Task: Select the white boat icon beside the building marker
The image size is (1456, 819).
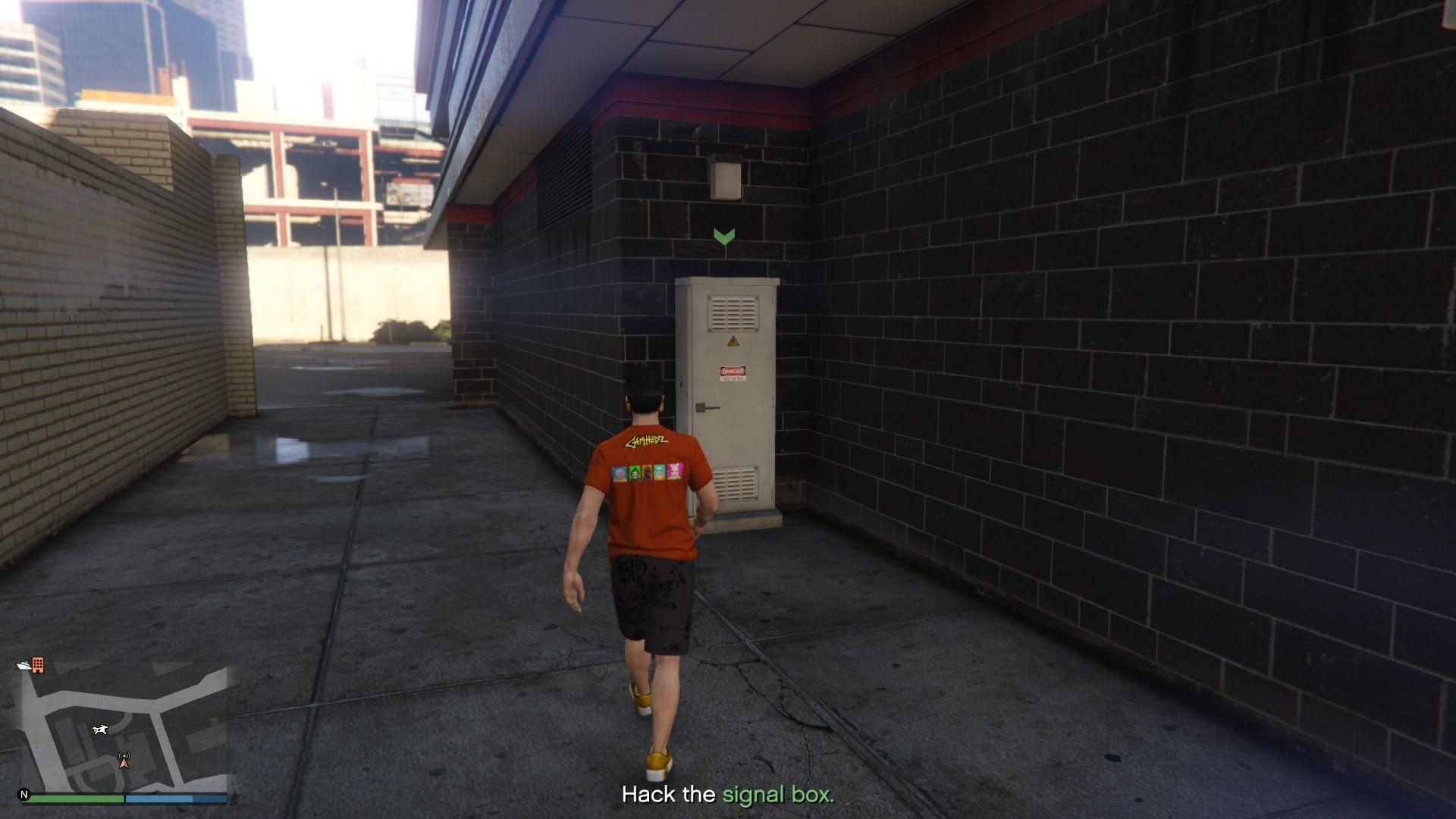Action: click(23, 666)
